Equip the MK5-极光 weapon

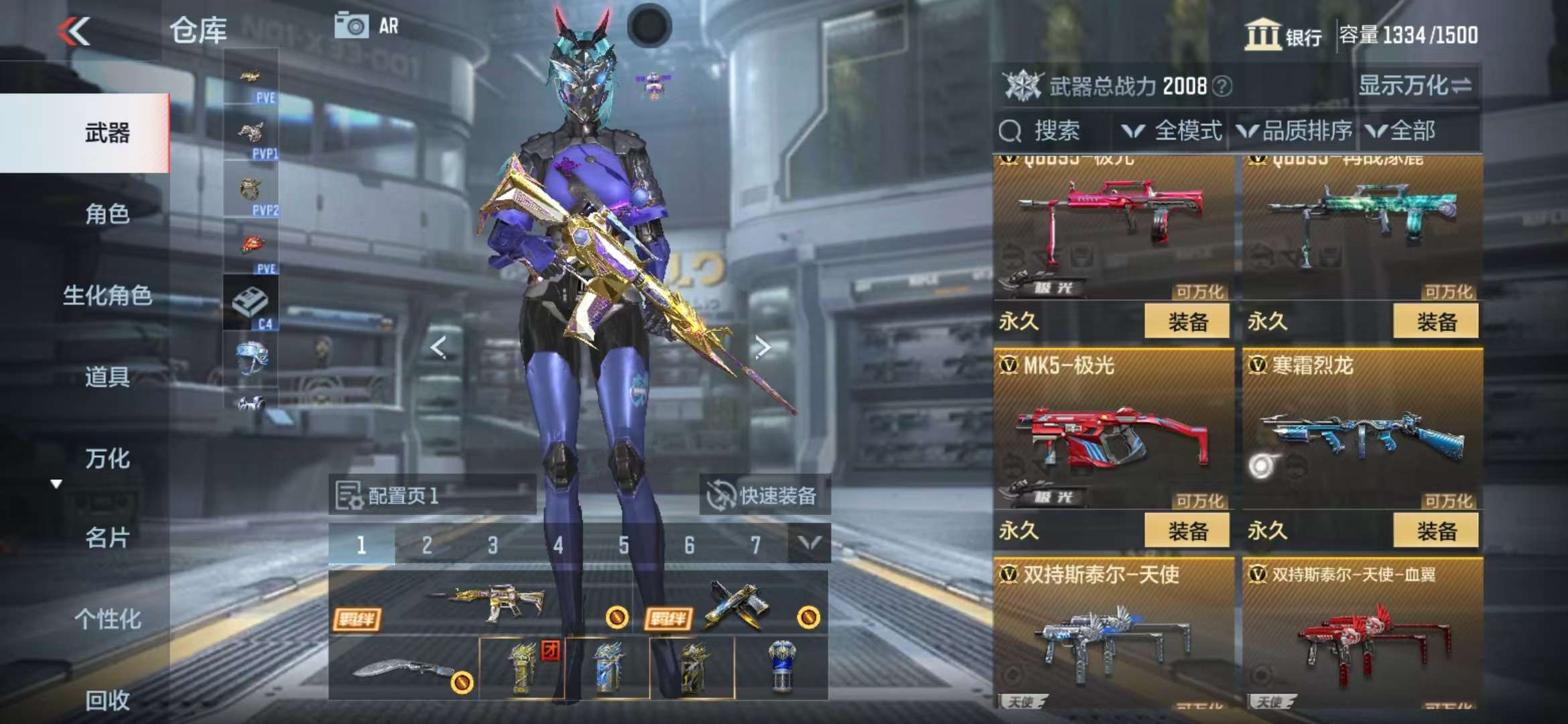click(x=1187, y=531)
